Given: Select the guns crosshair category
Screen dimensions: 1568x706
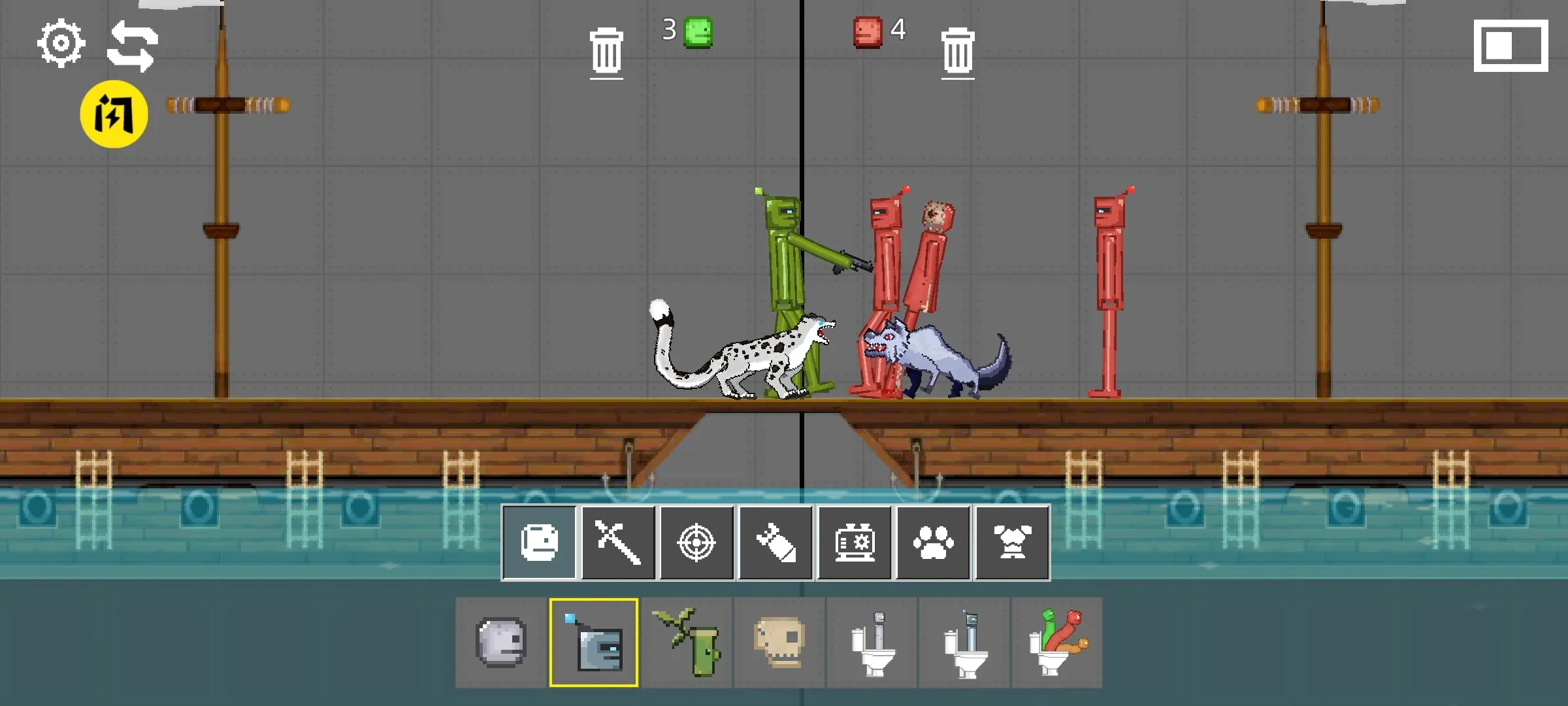Looking at the screenshot, I should (x=697, y=543).
